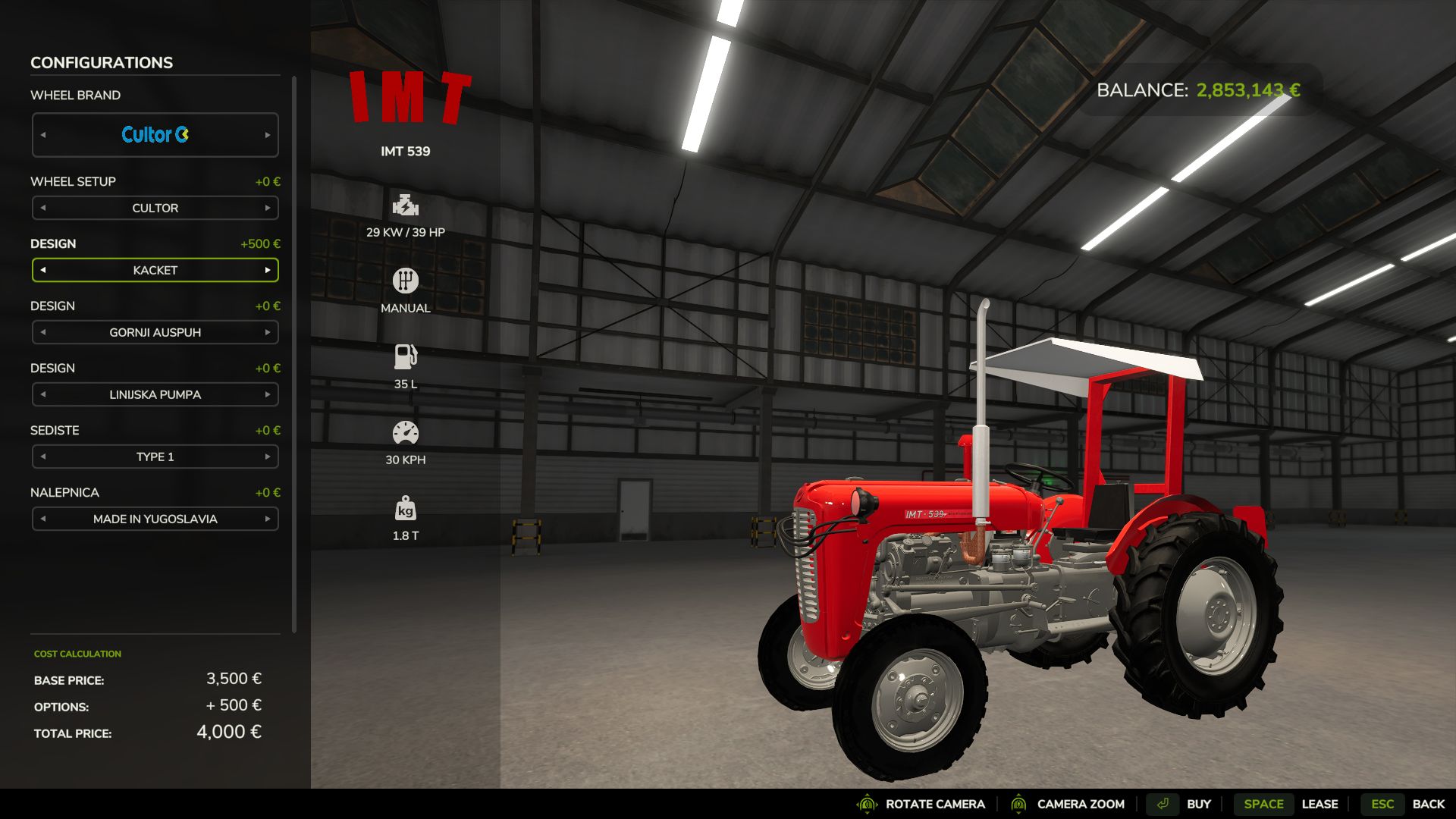Choose next seat after TYPE 1
1456x819 pixels.
(x=267, y=457)
